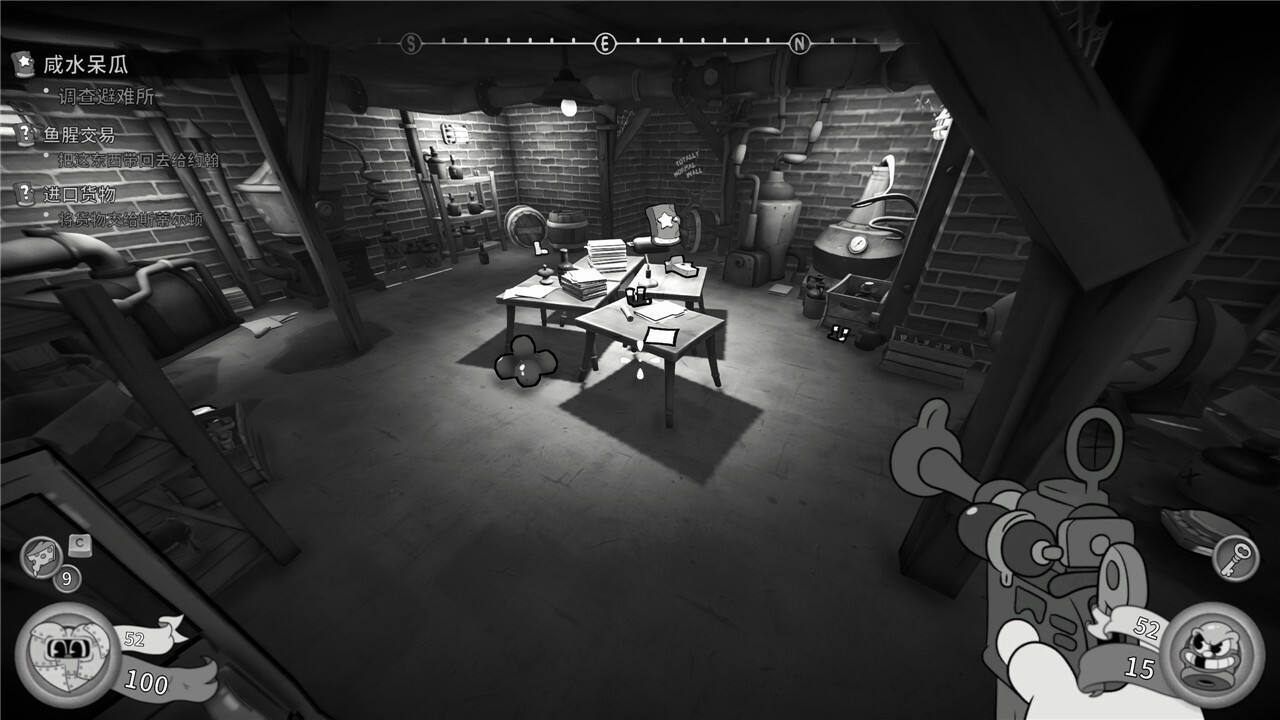
Task: Click the cheese healing item icon
Action: pyautogui.click(x=41, y=557)
